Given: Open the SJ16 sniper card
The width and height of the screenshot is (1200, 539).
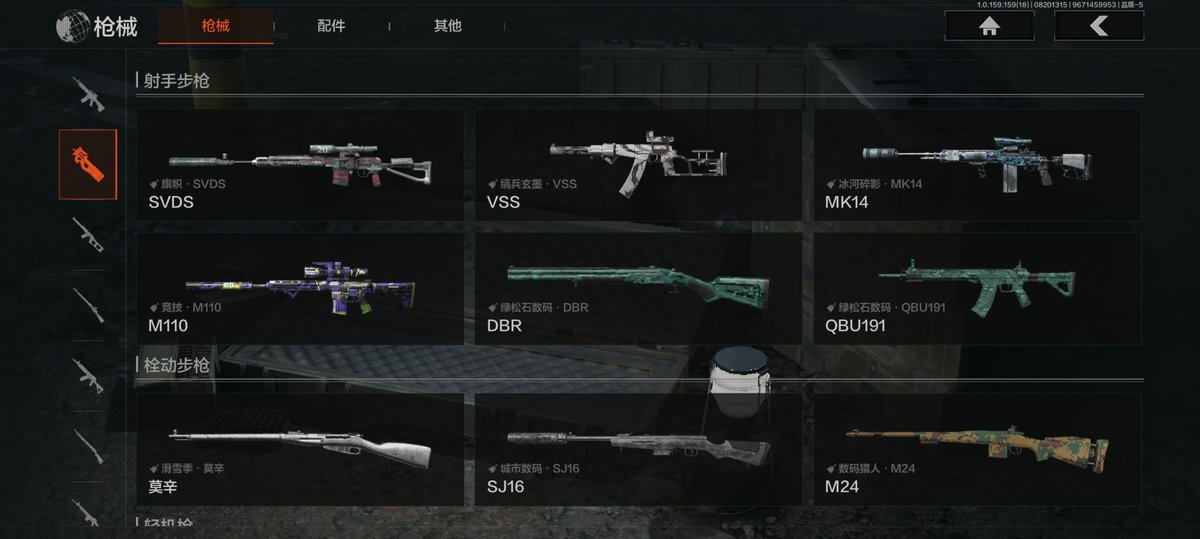Looking at the screenshot, I should (637, 449).
